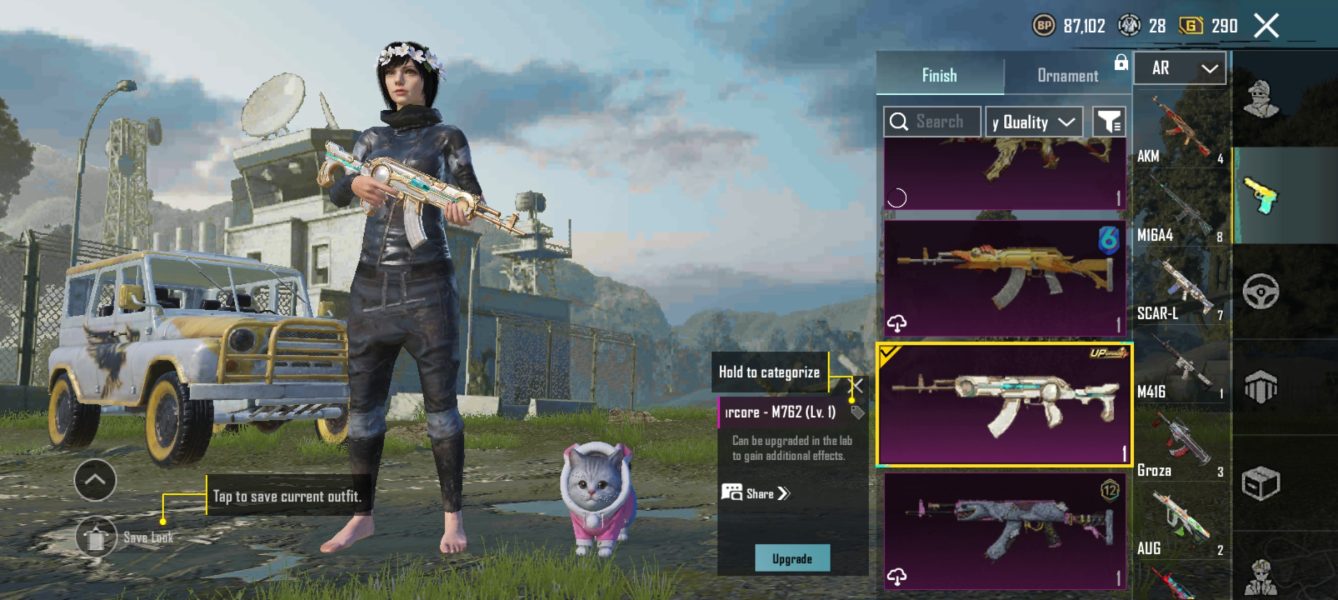Open the Ornament tab

[x=1067, y=75]
